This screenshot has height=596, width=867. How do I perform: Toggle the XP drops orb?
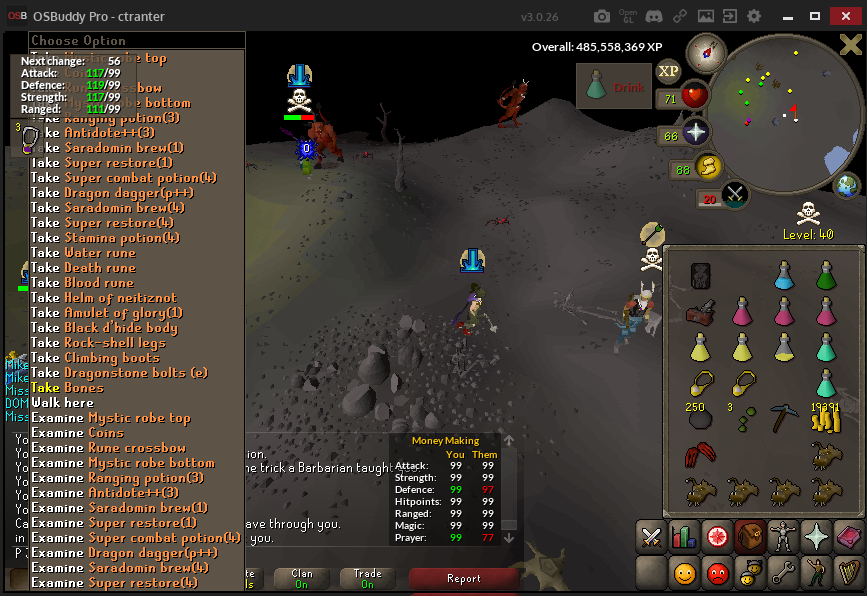coord(668,71)
